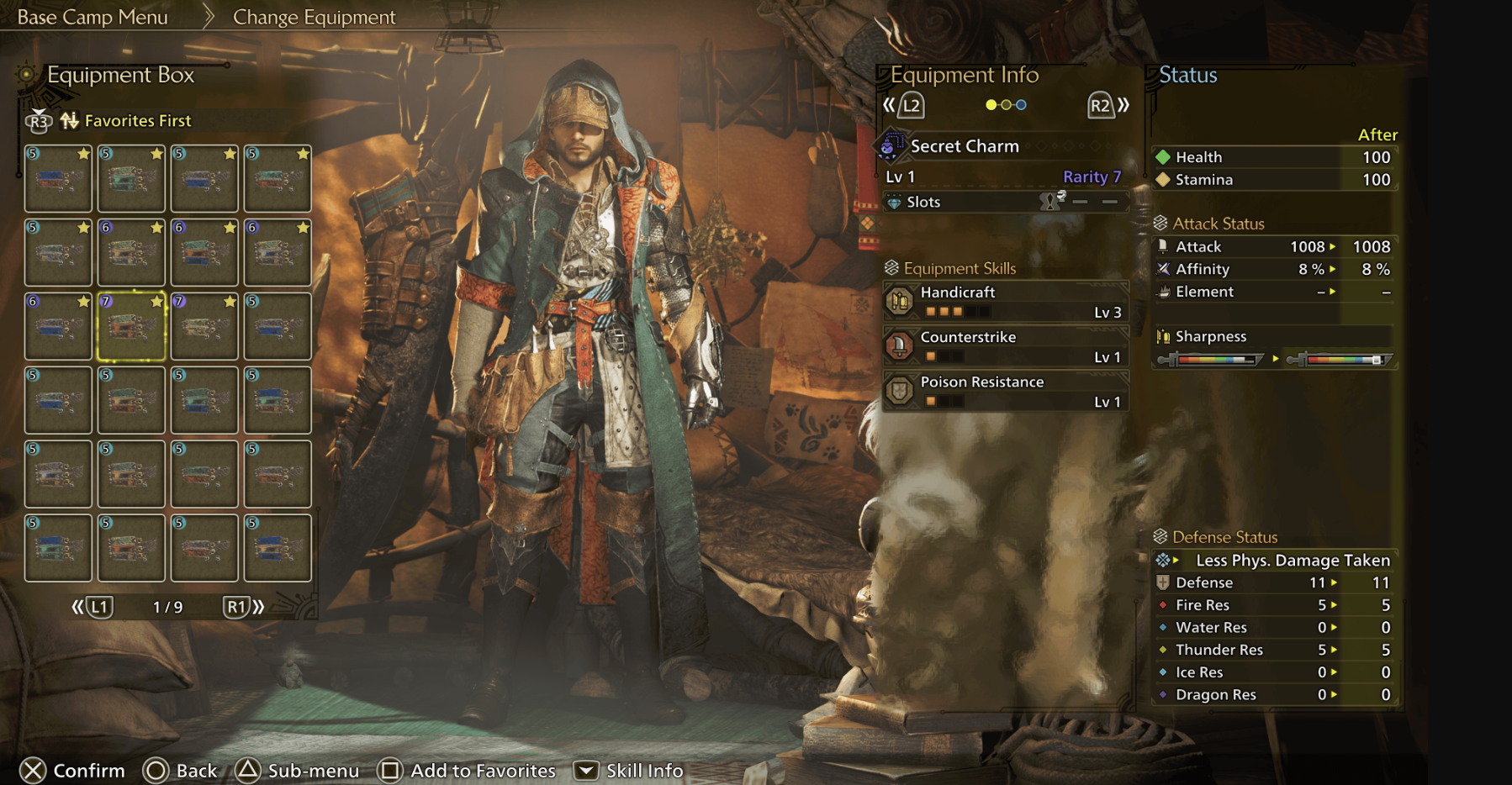Choose the non-highlighted rarity 7 charm slot
Viewport: 1512px width, 785px height.
[x=204, y=326]
